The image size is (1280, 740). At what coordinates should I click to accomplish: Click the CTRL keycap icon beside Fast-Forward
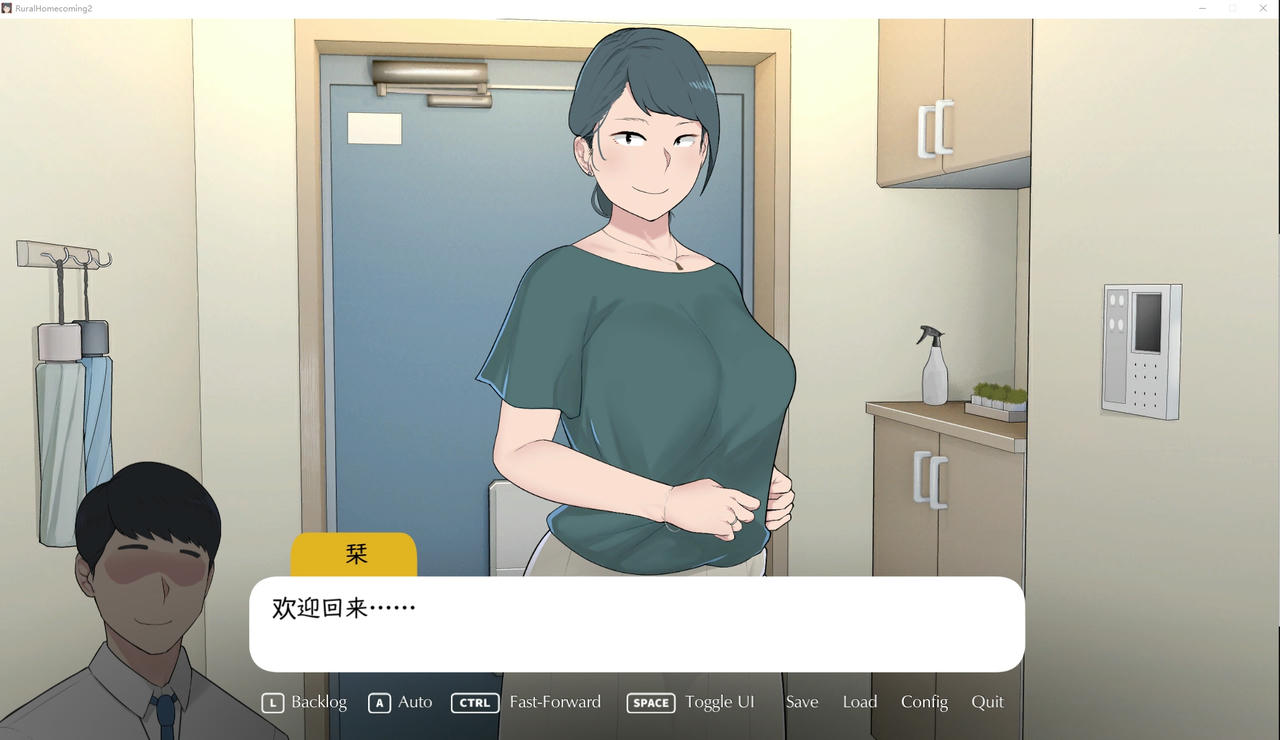pos(474,702)
